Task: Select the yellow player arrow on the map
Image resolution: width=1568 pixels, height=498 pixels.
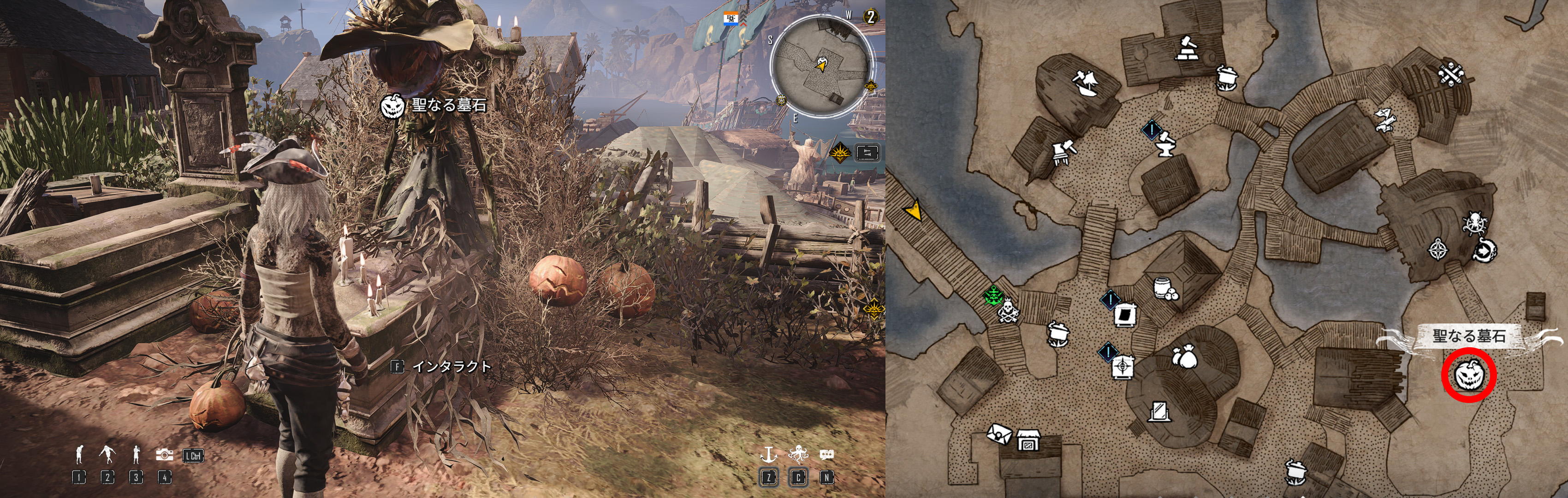Action: (913, 211)
